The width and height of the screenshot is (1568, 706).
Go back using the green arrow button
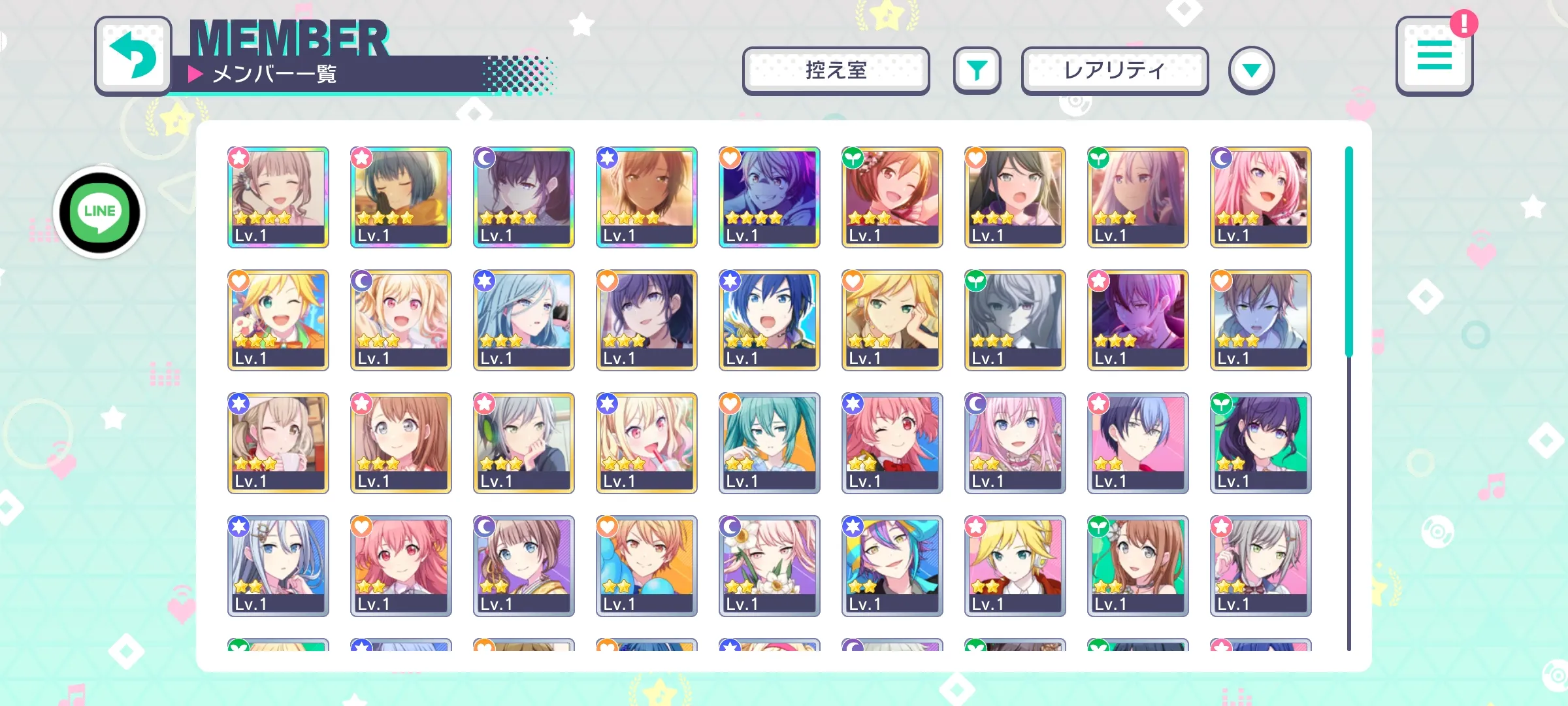coord(133,56)
